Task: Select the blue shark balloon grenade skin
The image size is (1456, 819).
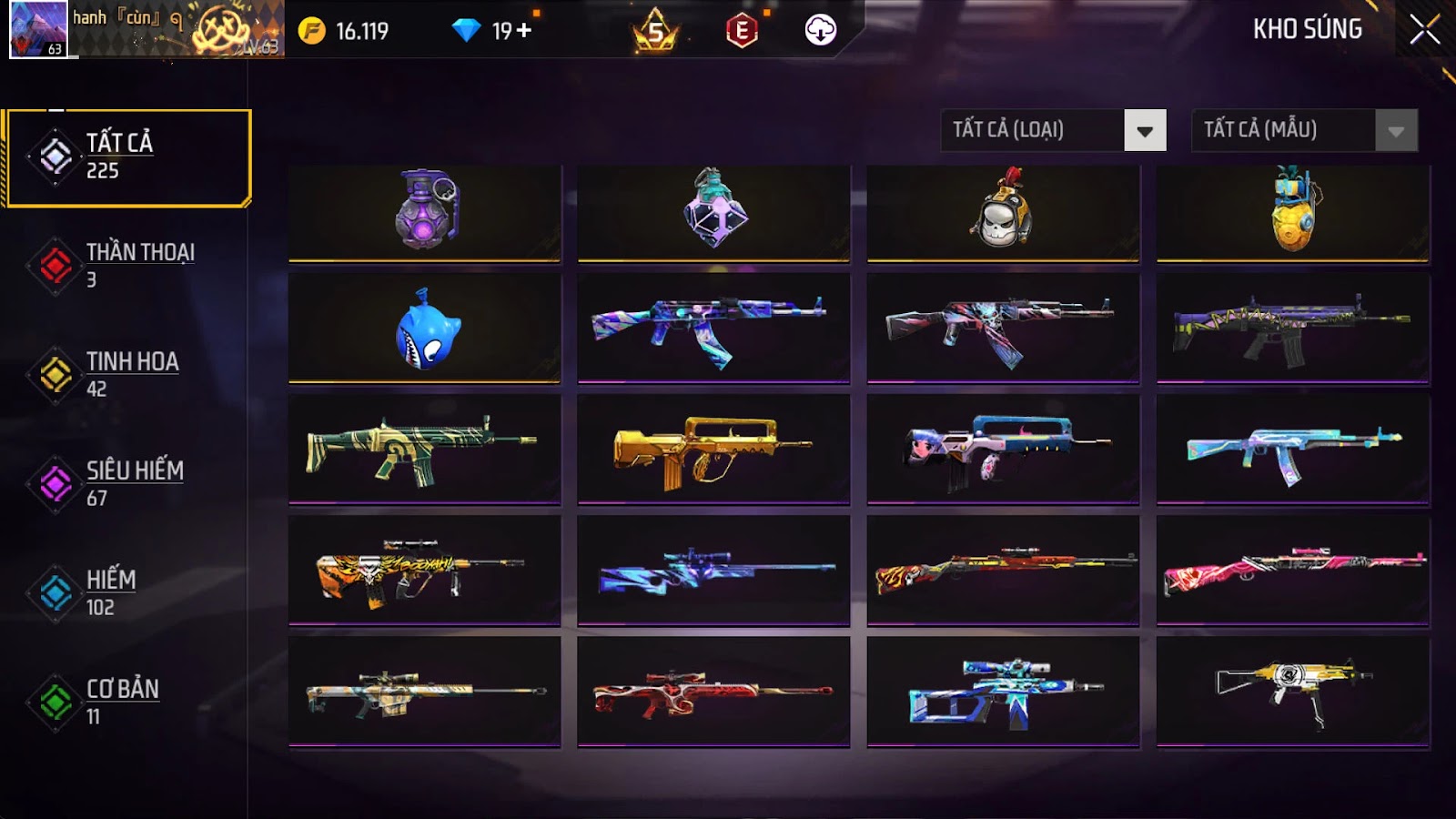Action: point(425,329)
